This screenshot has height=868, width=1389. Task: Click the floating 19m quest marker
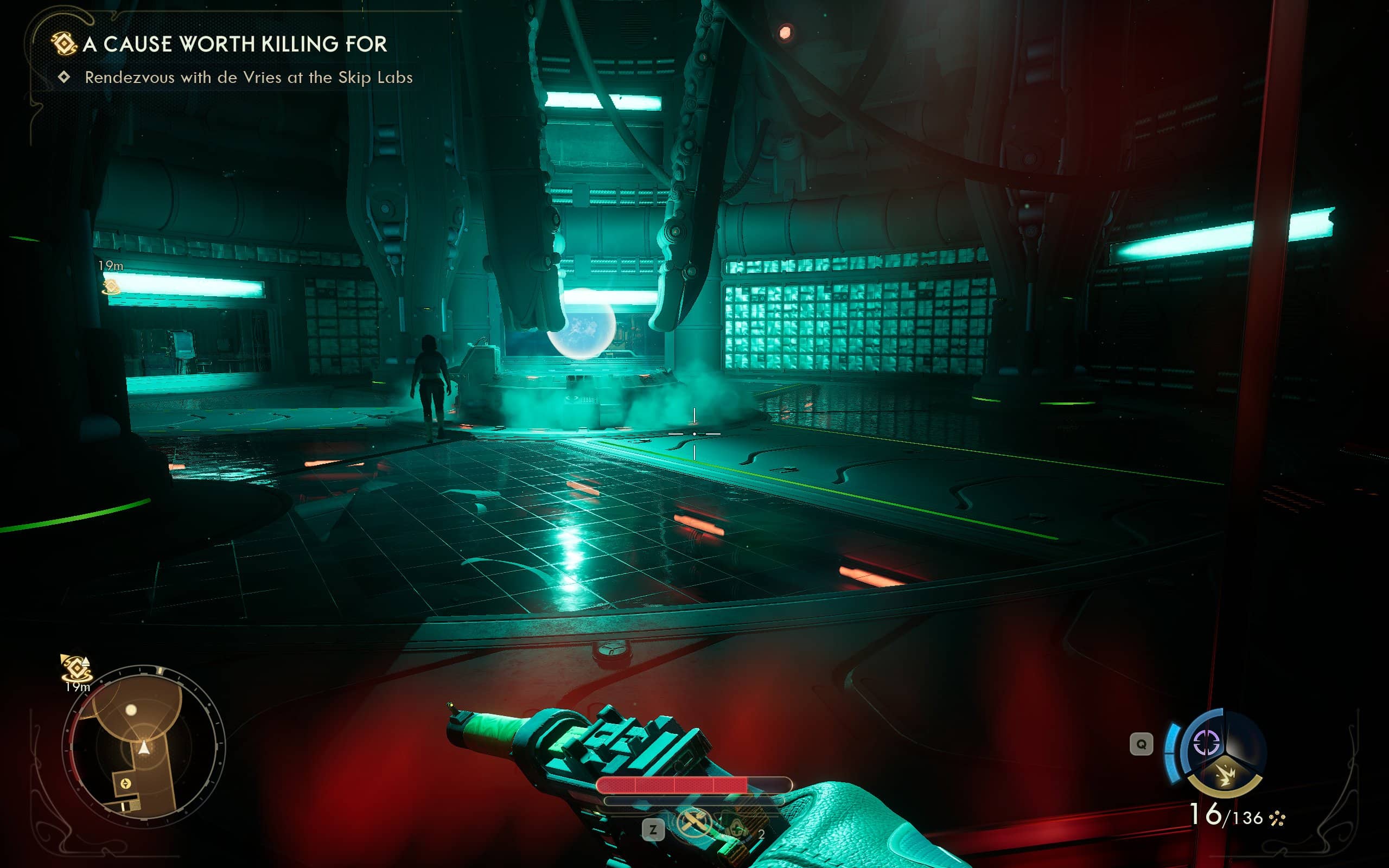coord(111,286)
